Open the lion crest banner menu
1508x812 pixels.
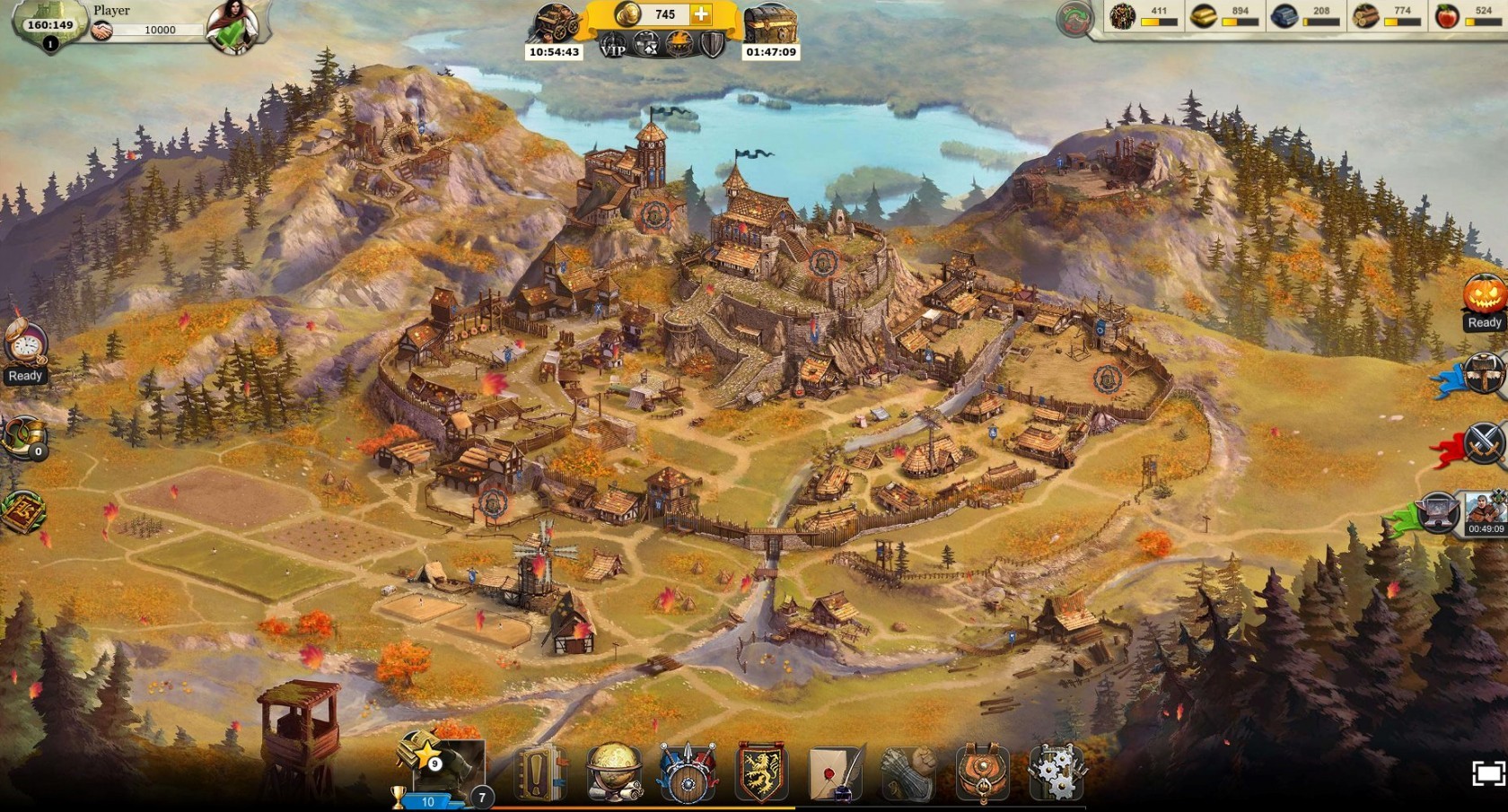pyautogui.click(x=761, y=773)
